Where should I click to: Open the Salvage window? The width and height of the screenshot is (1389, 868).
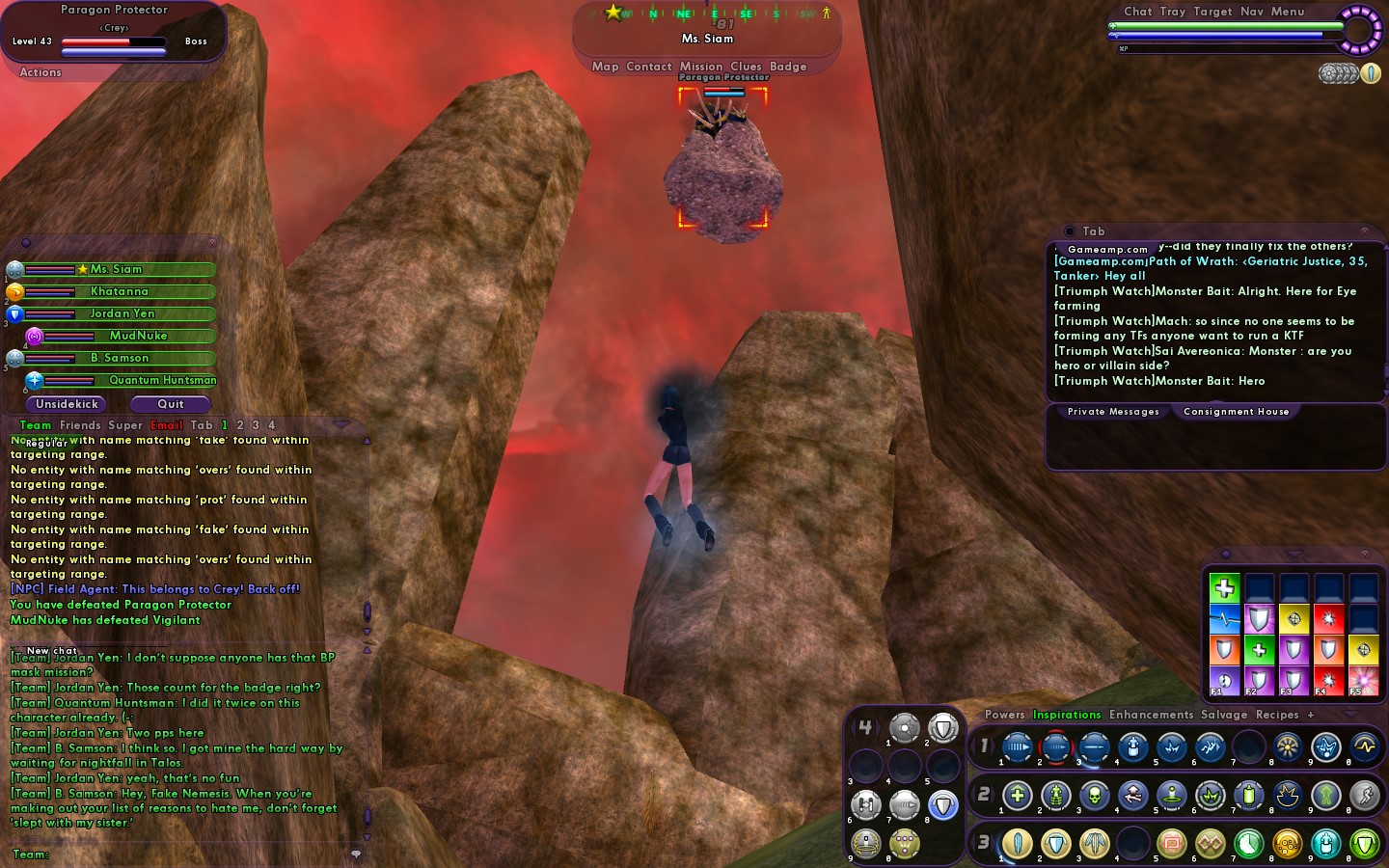coord(1224,715)
